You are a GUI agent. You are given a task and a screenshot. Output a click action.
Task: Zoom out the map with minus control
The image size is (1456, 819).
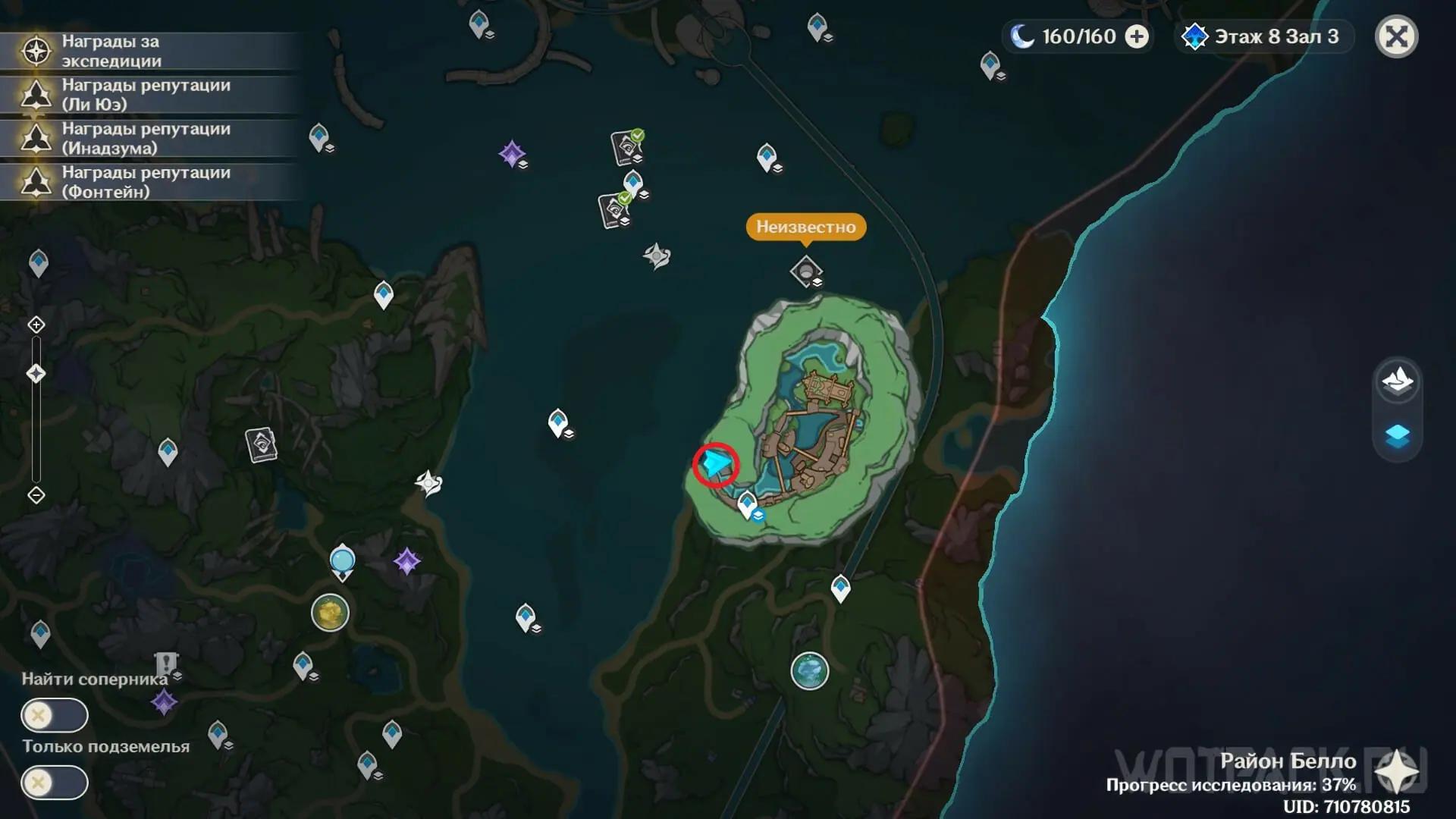[36, 495]
